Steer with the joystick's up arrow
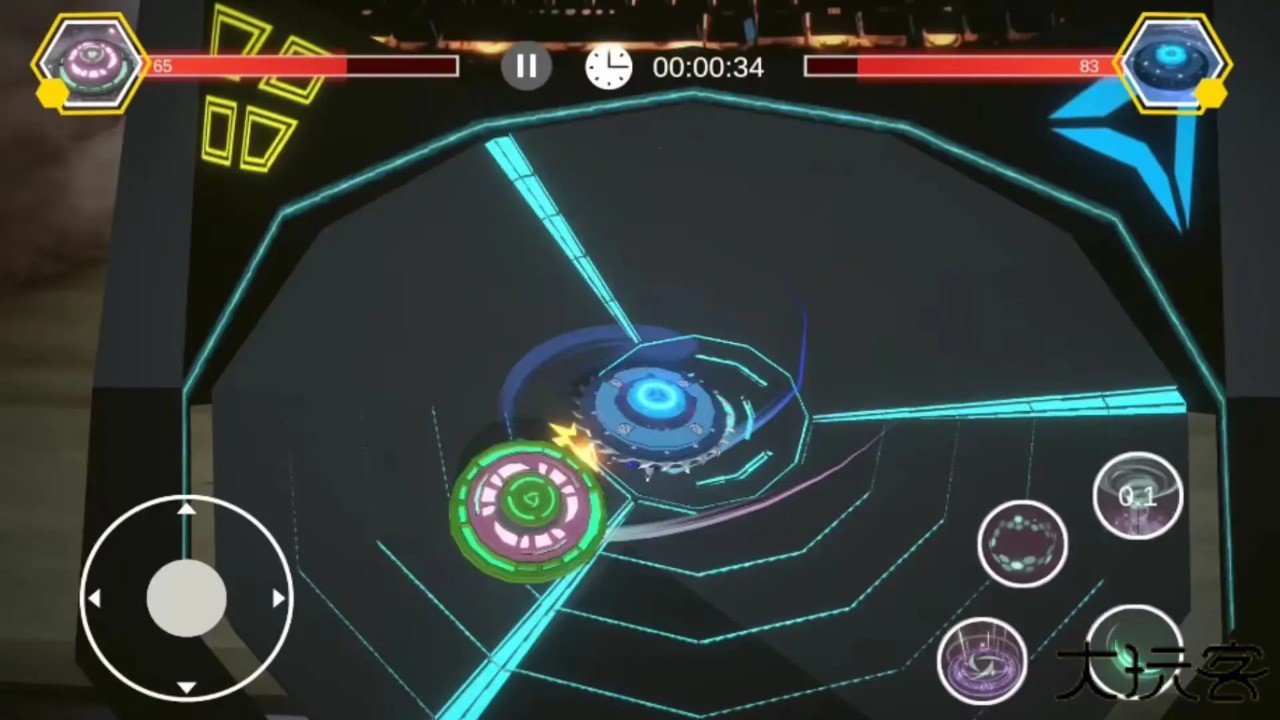The height and width of the screenshot is (720, 1280). pos(186,509)
